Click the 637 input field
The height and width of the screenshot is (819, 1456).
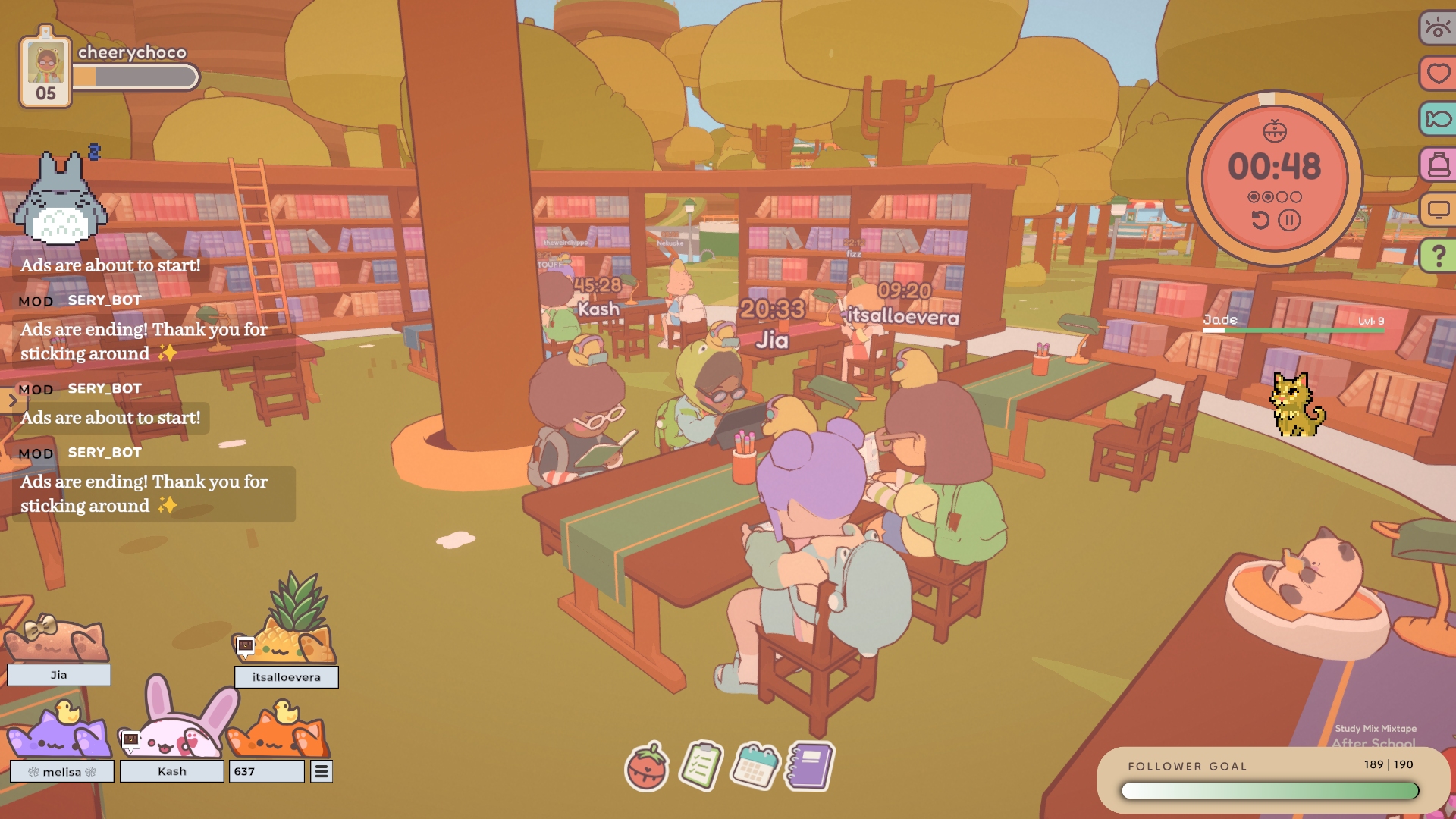pyautogui.click(x=266, y=771)
